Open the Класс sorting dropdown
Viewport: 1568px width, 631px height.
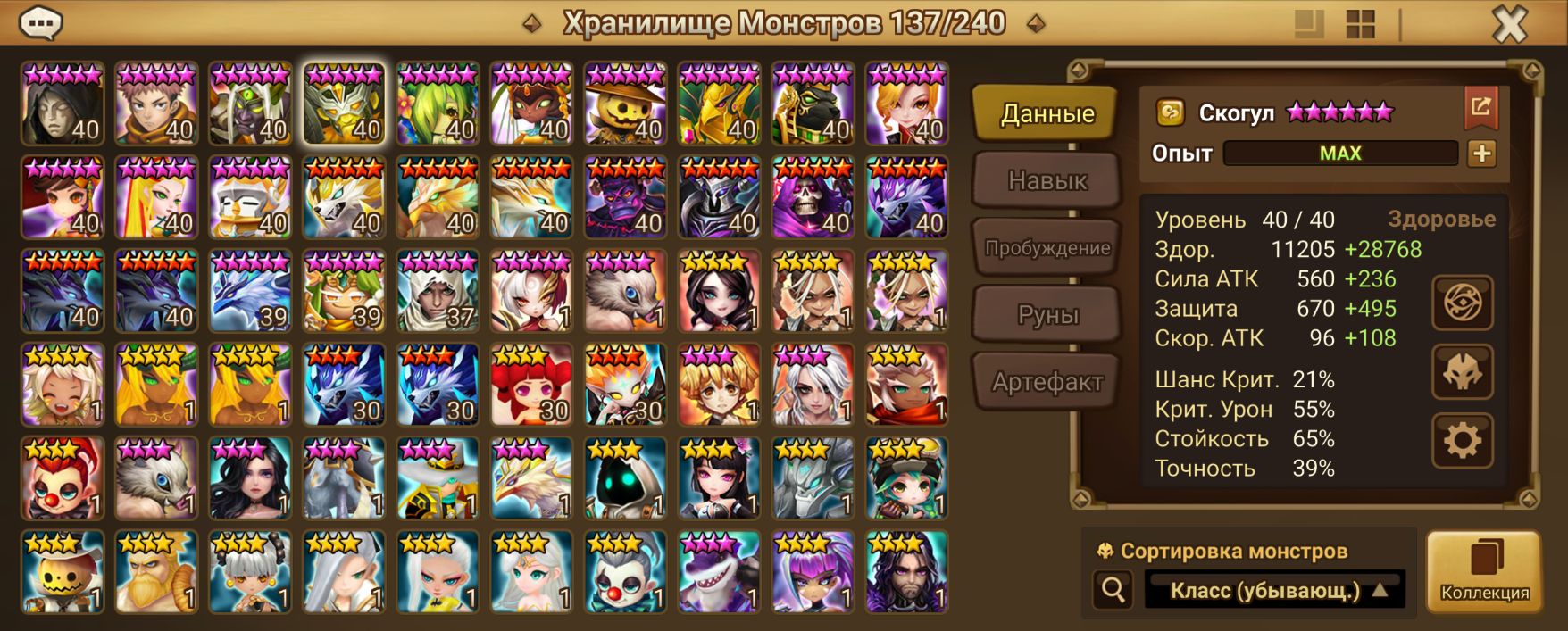tap(1275, 590)
